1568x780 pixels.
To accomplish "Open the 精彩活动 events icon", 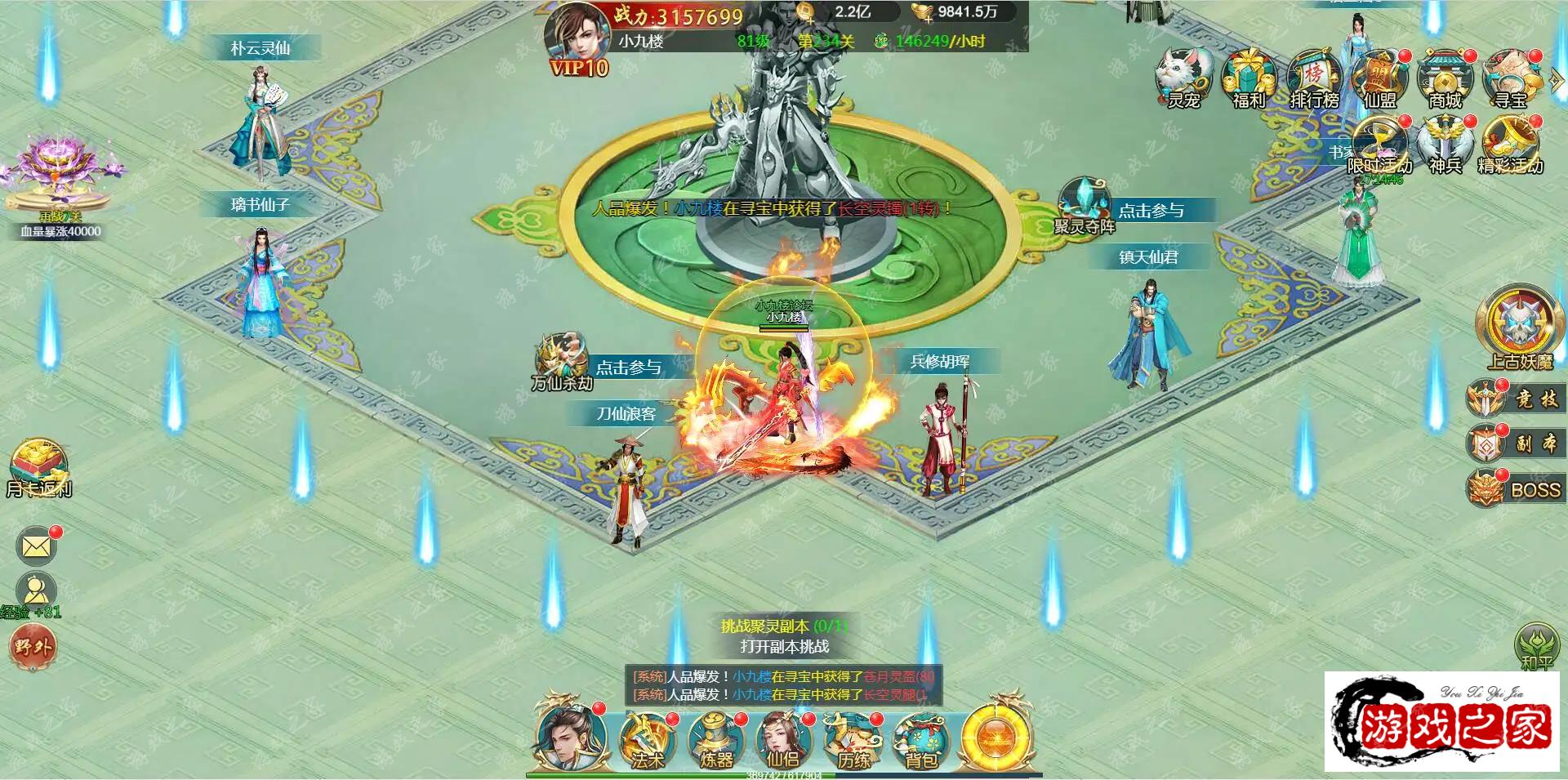I will click(x=1510, y=145).
